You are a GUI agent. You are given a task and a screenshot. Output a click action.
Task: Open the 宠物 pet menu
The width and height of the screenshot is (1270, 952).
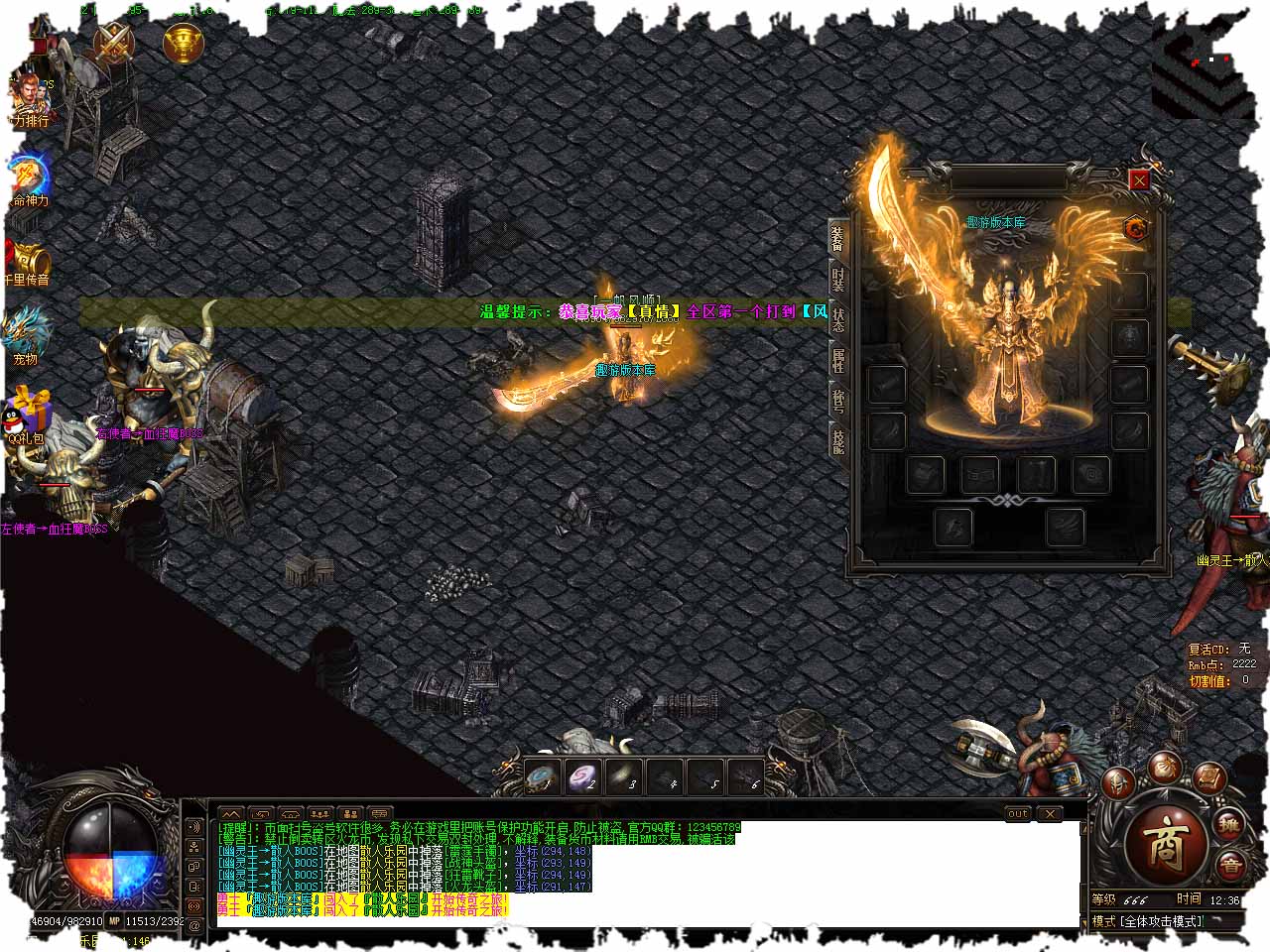click(26, 335)
